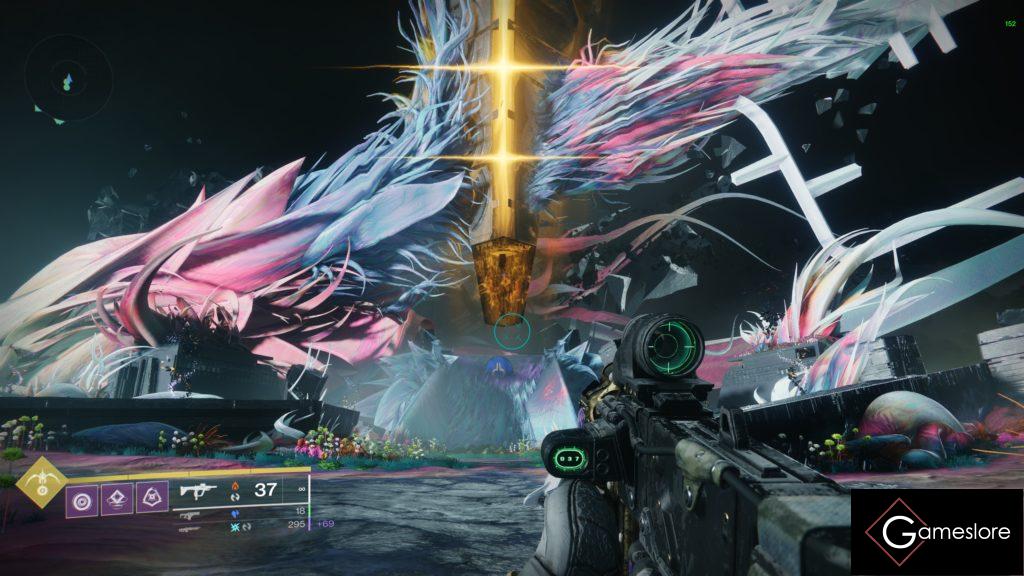The height and width of the screenshot is (576, 1024).
Task: Click the circular radar in the corner
Action: tap(66, 79)
